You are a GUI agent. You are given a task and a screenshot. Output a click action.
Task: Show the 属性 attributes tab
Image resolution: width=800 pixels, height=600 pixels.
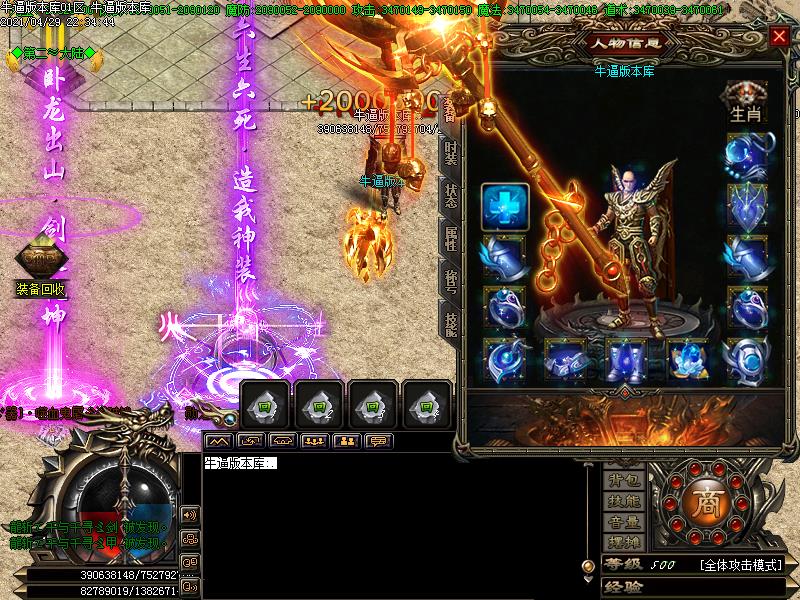(x=451, y=238)
